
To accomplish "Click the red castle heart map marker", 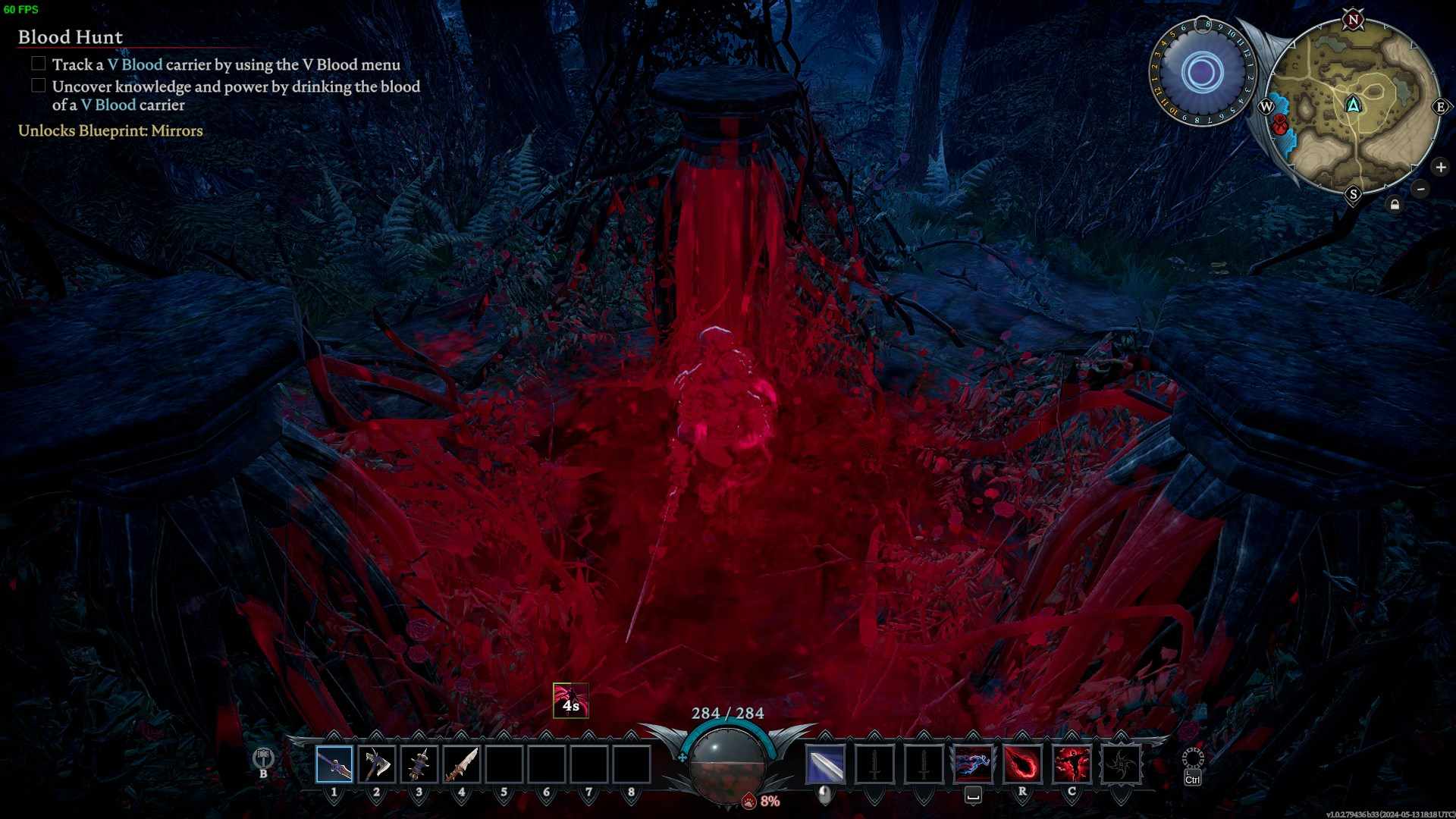I will point(1281,124).
